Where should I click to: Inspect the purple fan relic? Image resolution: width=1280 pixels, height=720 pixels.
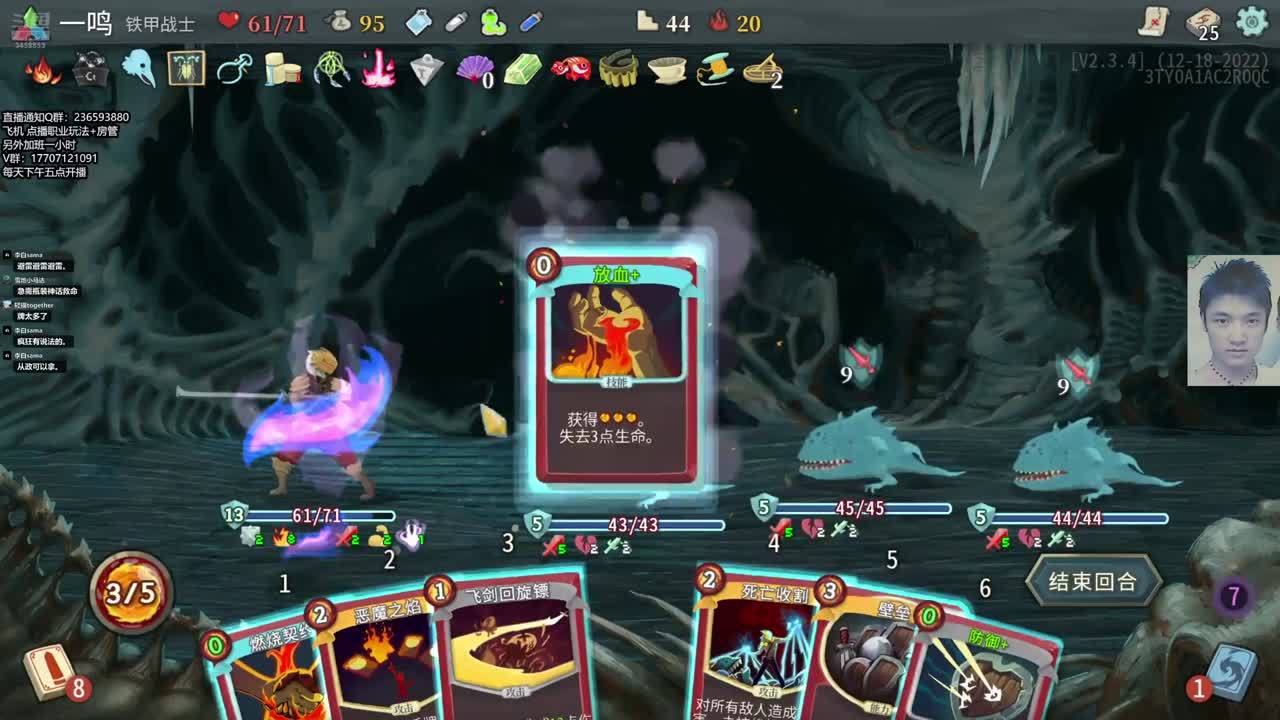[474, 70]
